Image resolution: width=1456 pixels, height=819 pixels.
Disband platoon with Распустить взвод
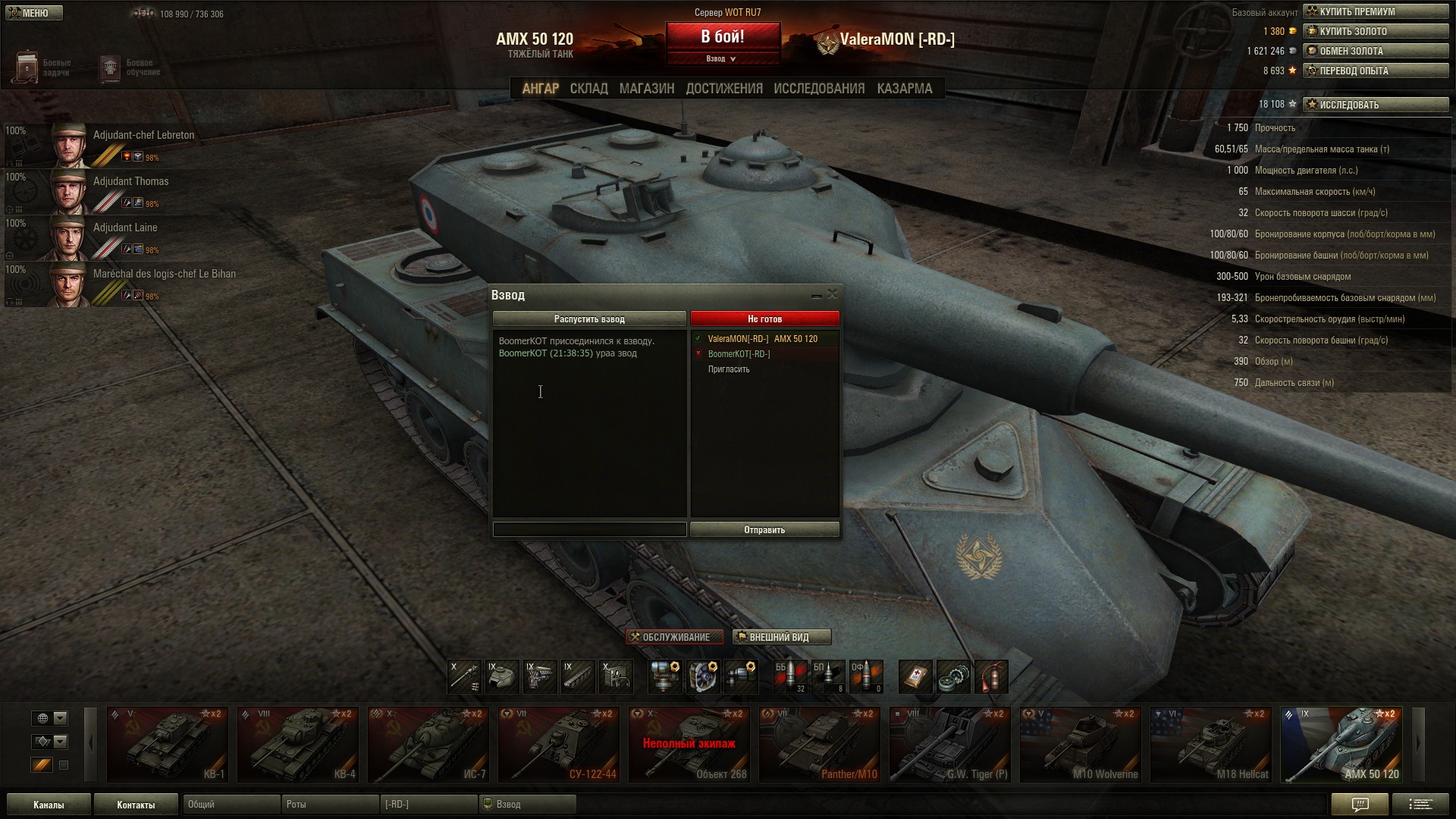[589, 319]
